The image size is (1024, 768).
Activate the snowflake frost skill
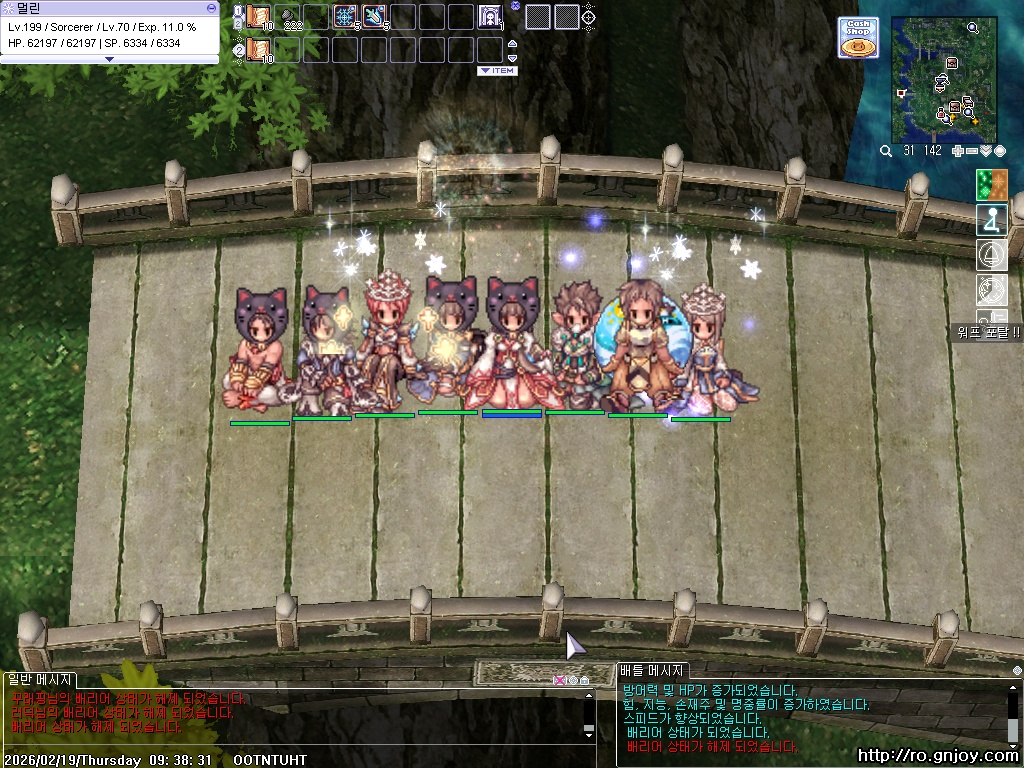click(x=345, y=17)
